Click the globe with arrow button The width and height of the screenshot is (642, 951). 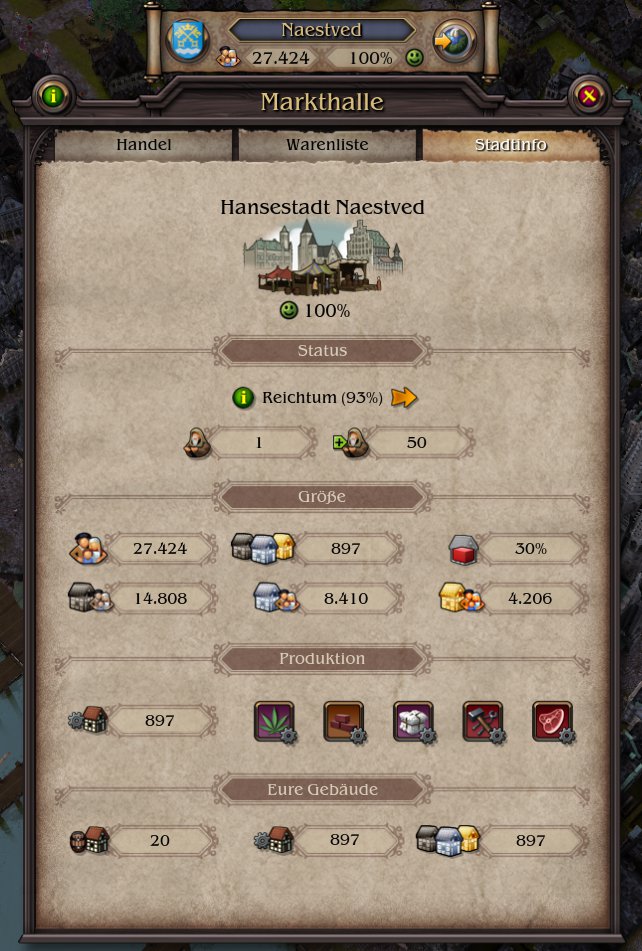454,41
